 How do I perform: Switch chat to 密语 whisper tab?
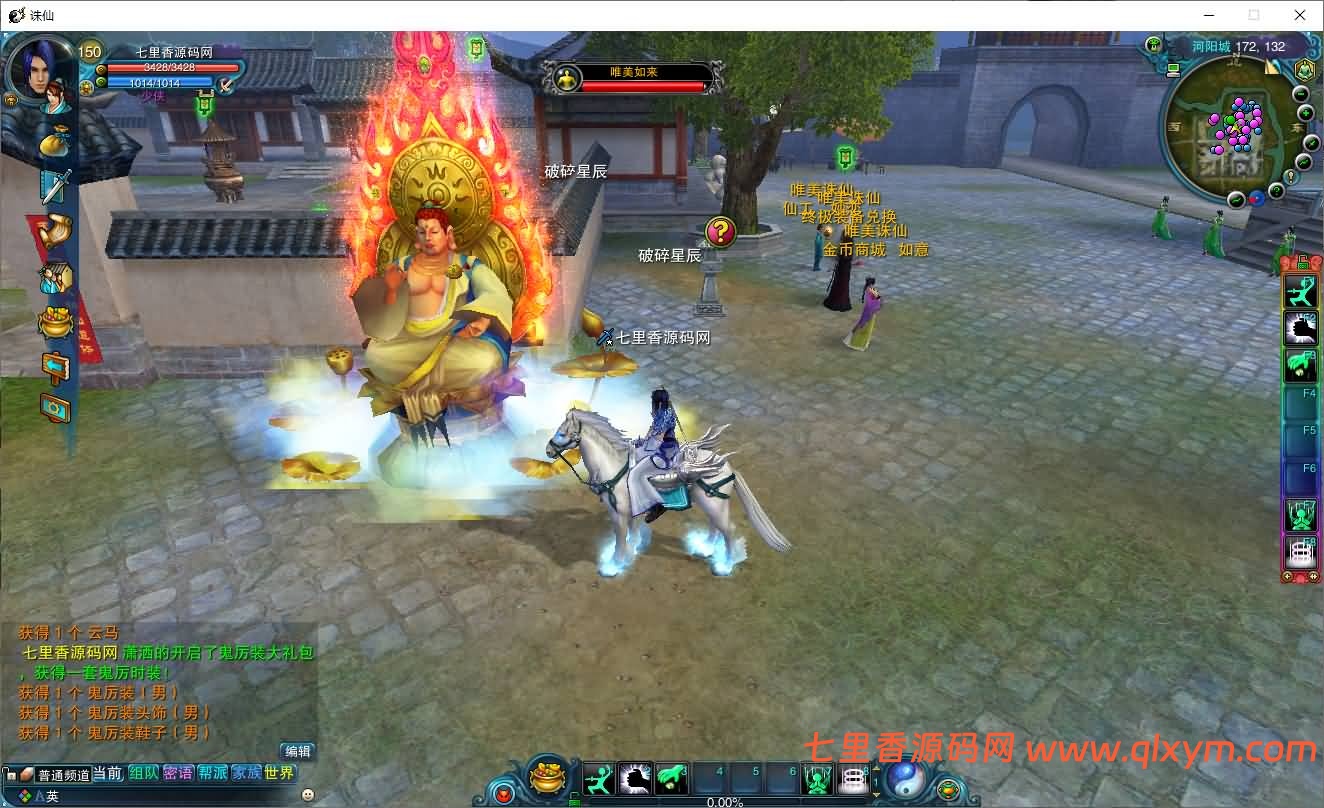[x=178, y=773]
